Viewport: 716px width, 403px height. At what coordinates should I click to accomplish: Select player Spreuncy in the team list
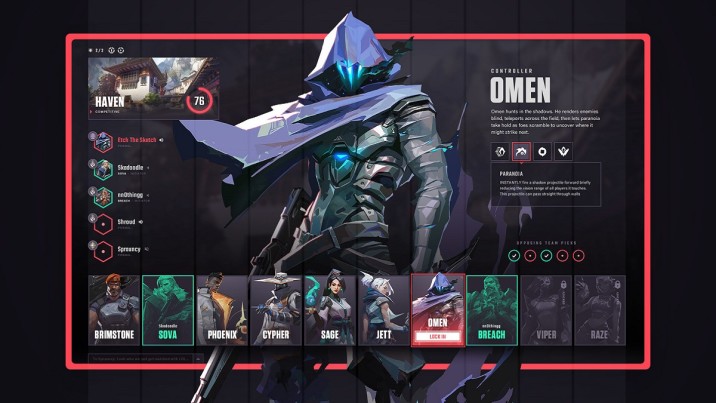(120, 249)
